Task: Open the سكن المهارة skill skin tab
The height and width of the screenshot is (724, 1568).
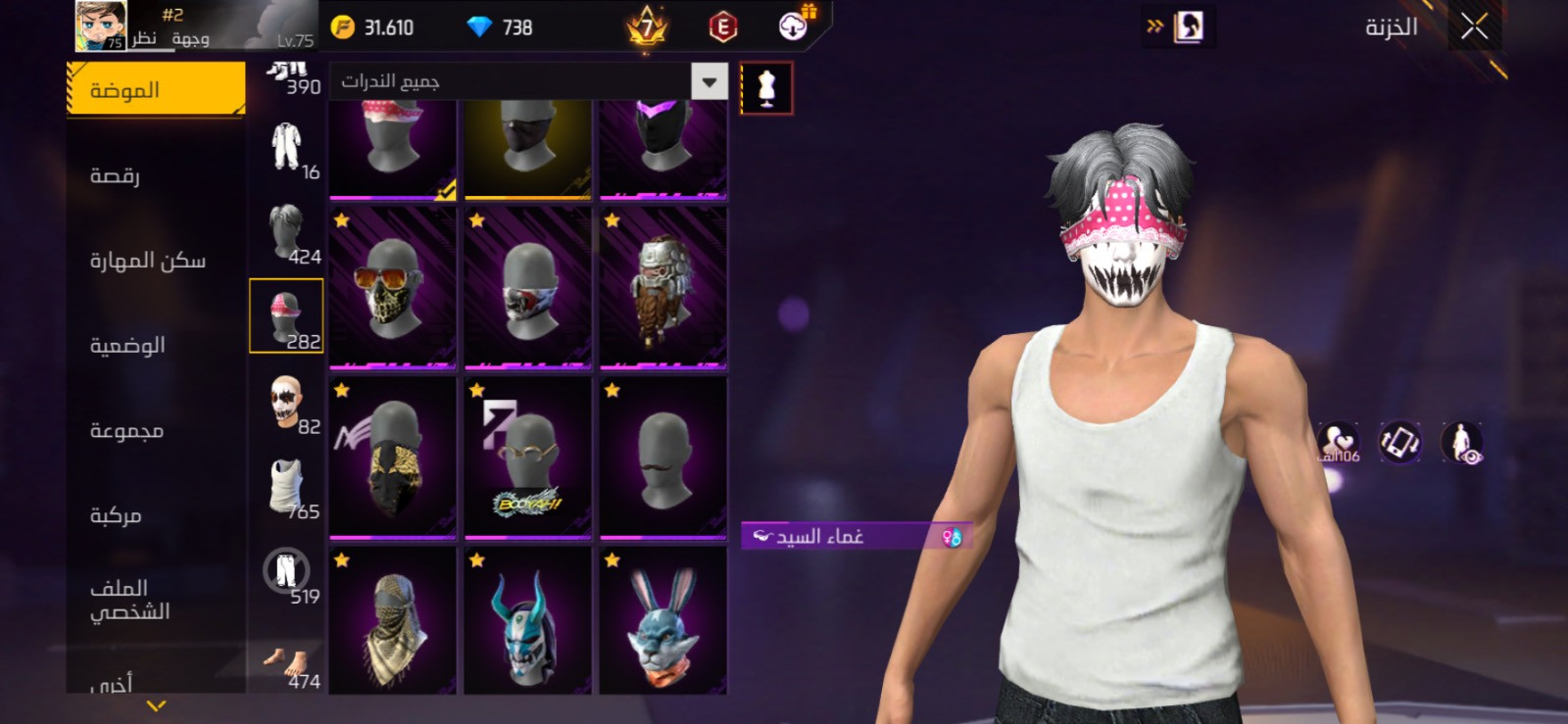Action: pyautogui.click(x=148, y=261)
